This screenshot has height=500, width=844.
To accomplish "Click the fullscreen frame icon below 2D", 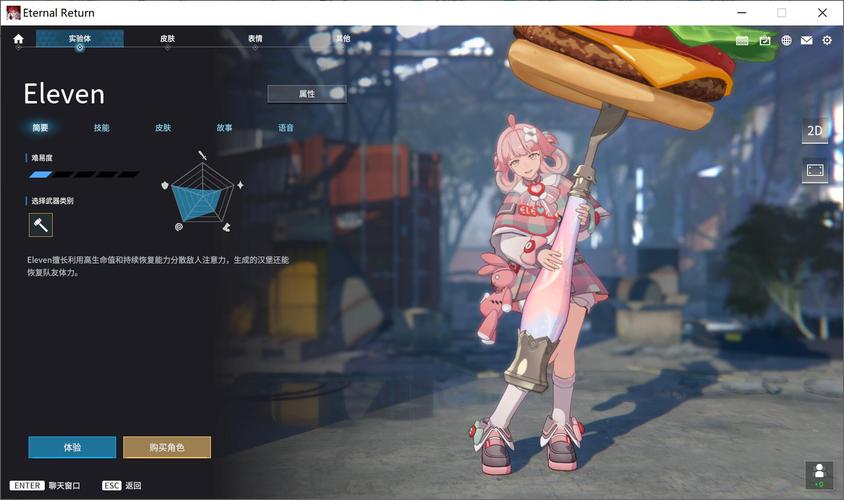I will click(x=815, y=171).
